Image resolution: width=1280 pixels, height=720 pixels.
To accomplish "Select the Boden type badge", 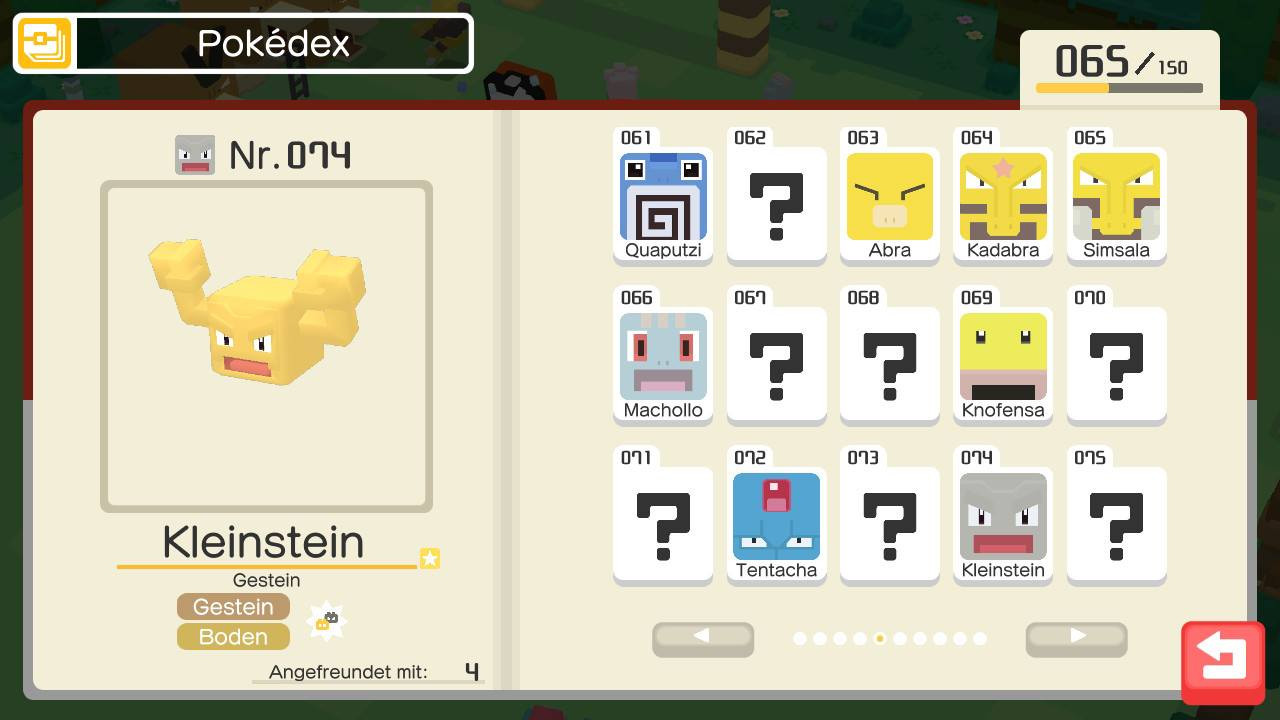I will point(233,636).
